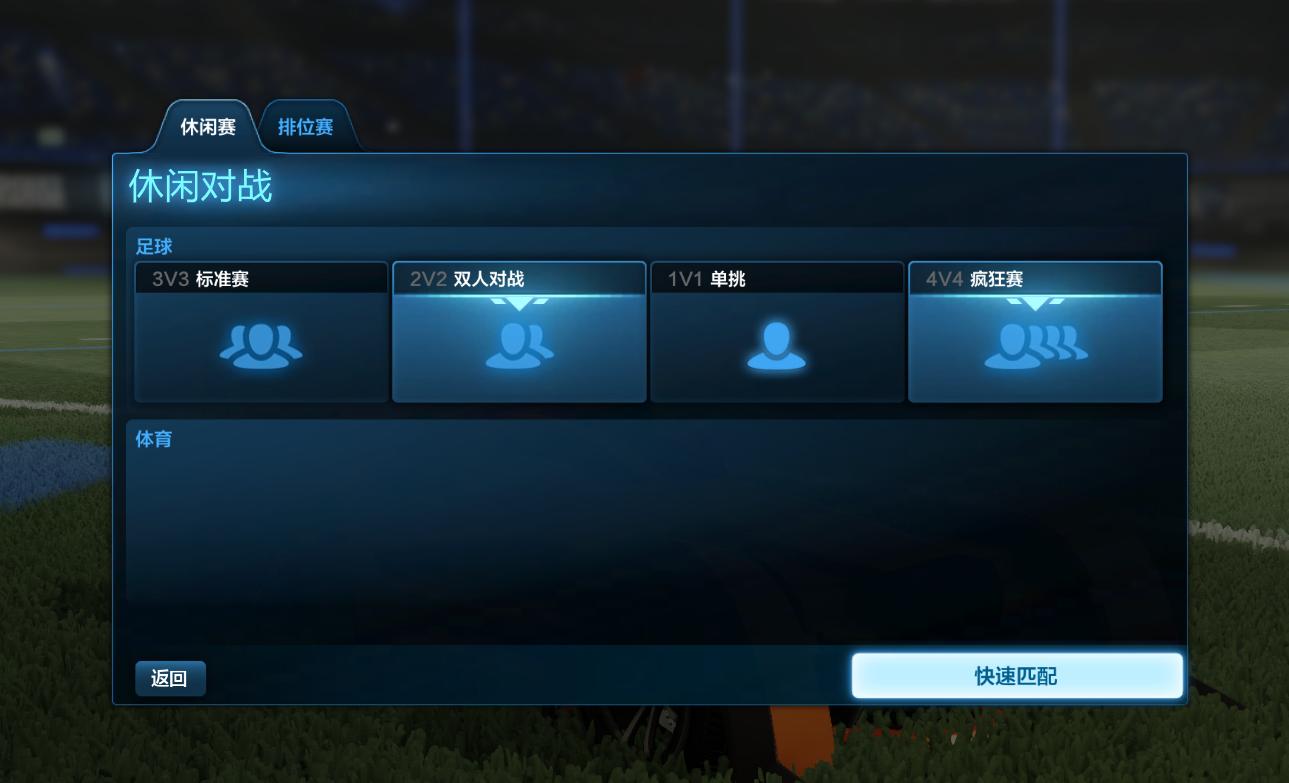Click the glowing selection arrow on 4V4 card
This screenshot has height=783, width=1289.
click(x=1035, y=302)
